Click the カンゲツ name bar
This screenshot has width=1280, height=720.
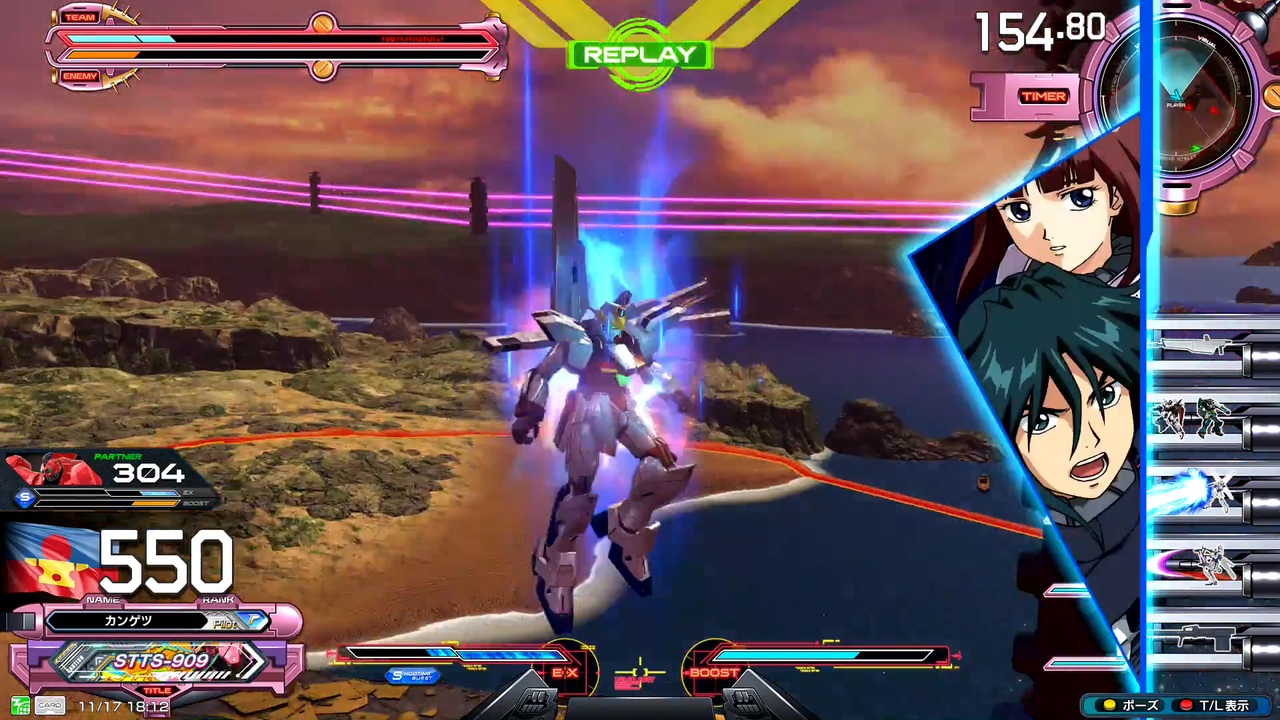(128, 620)
